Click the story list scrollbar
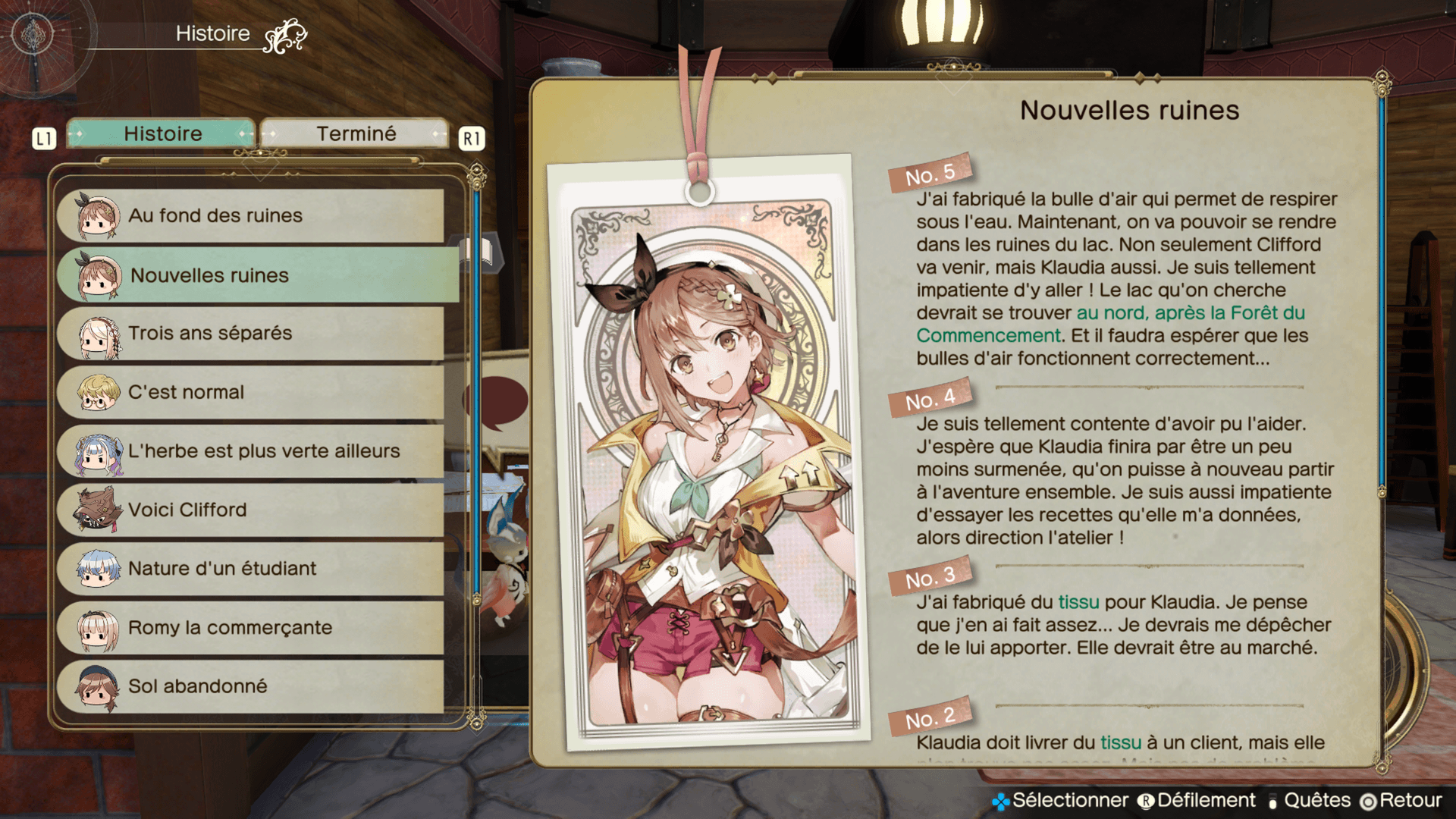Viewport: 1456px width, 819px height. [x=476, y=394]
